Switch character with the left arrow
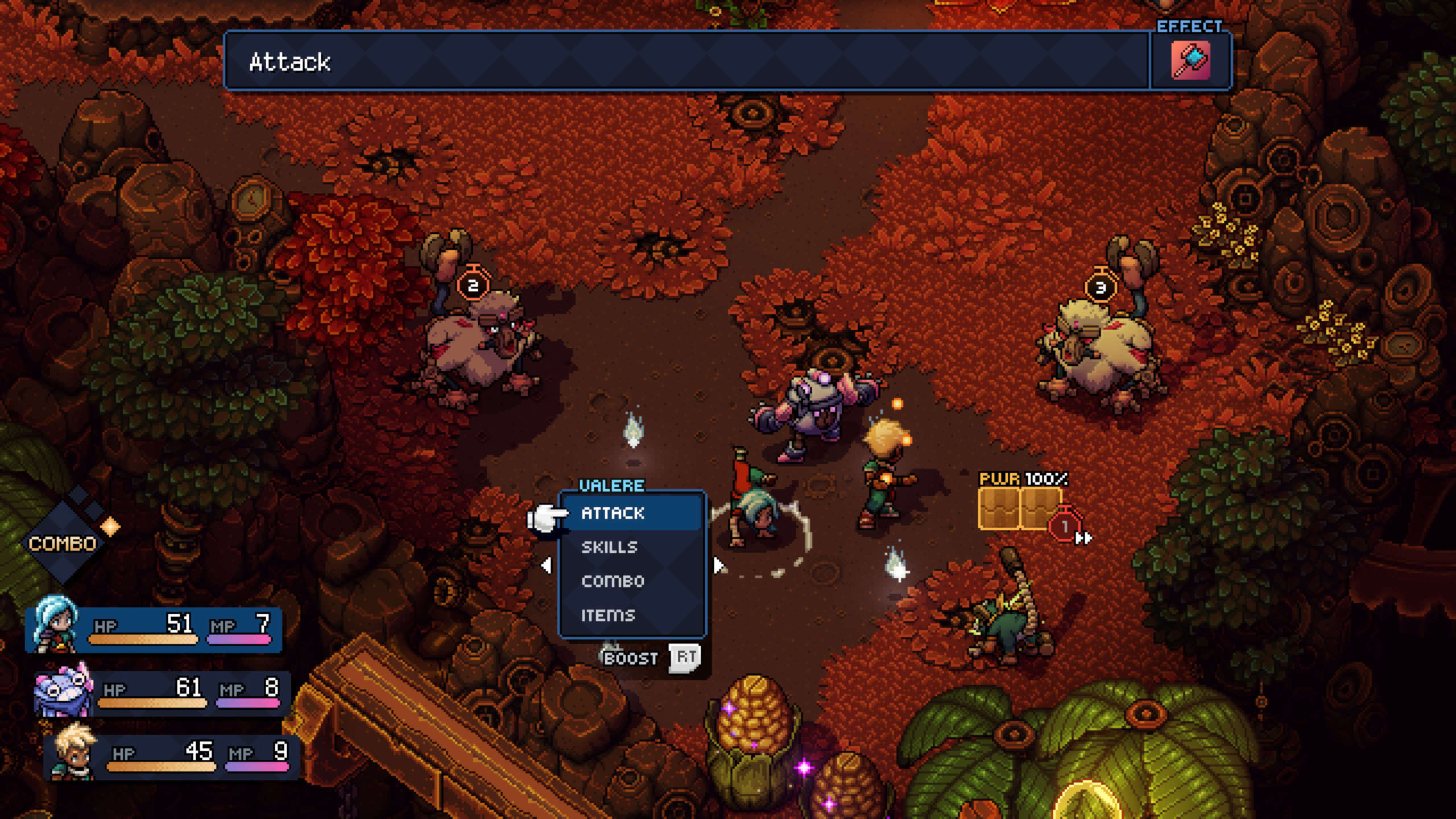Viewport: 1456px width, 819px height. click(x=546, y=565)
